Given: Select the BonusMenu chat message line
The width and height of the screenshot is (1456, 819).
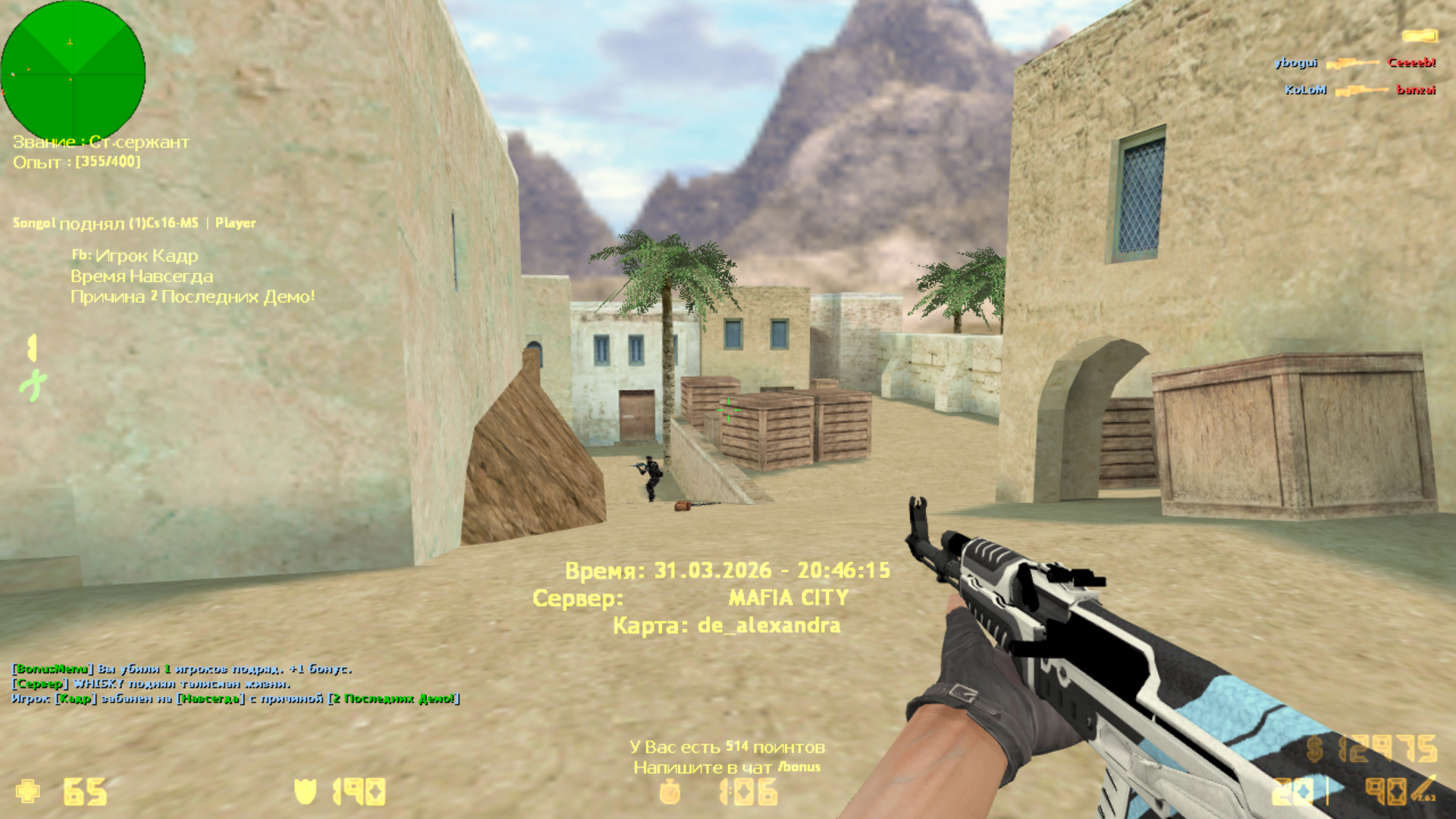Looking at the screenshot, I should pos(182,669).
